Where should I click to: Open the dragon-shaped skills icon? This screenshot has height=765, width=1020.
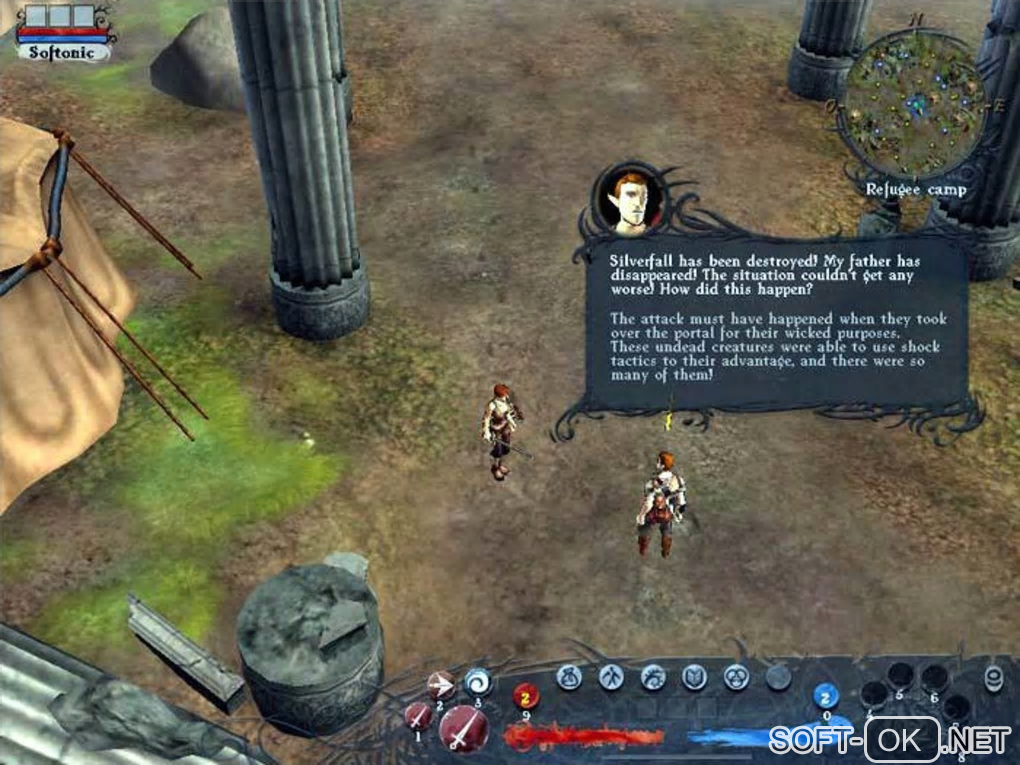click(x=653, y=677)
